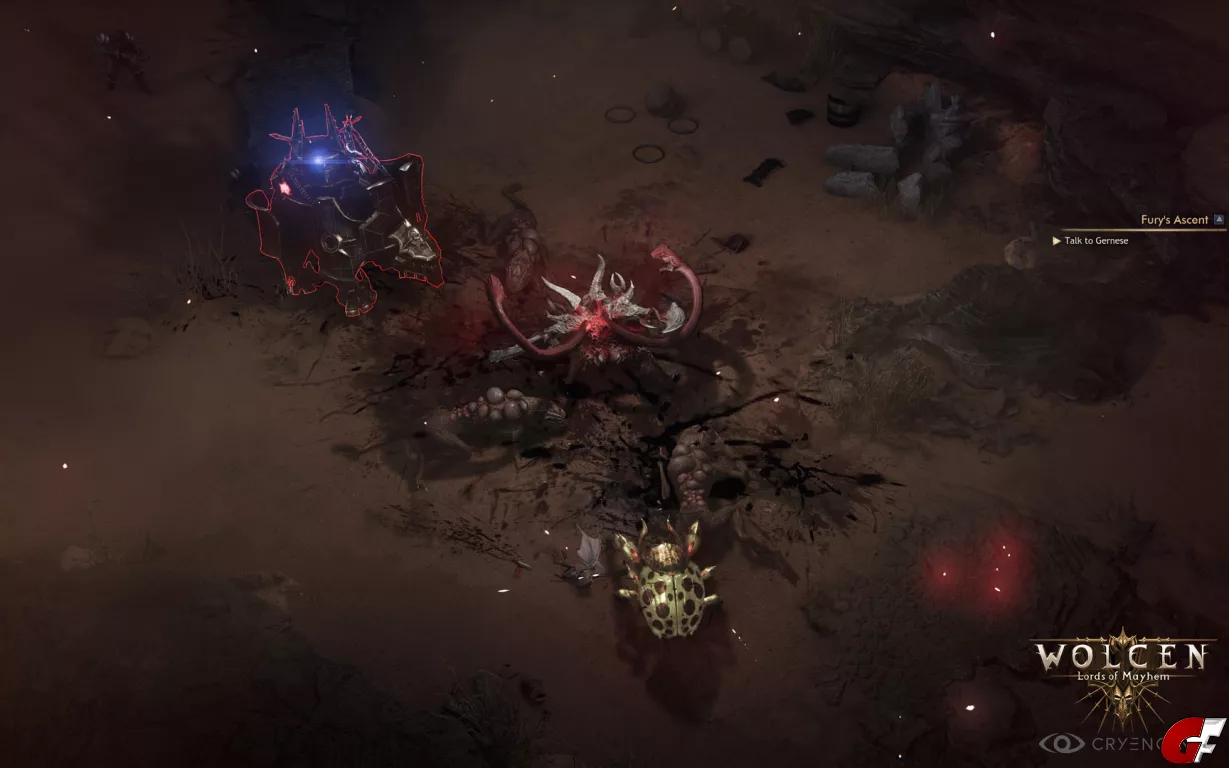
Task: Collapse the Fury's Ascent quest tracker arrow
Action: coord(1219,219)
